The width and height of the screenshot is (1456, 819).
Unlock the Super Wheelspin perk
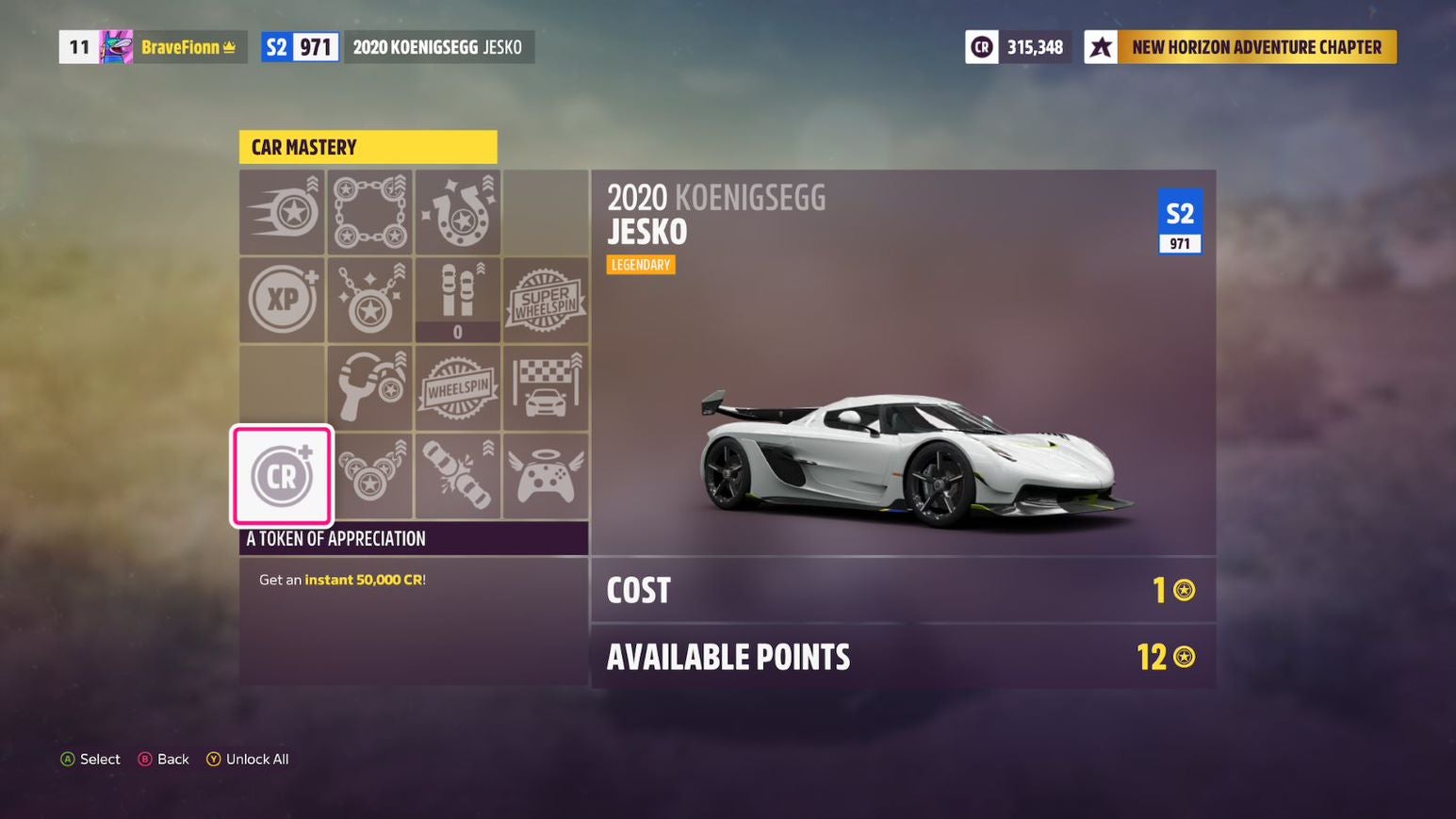click(x=546, y=300)
